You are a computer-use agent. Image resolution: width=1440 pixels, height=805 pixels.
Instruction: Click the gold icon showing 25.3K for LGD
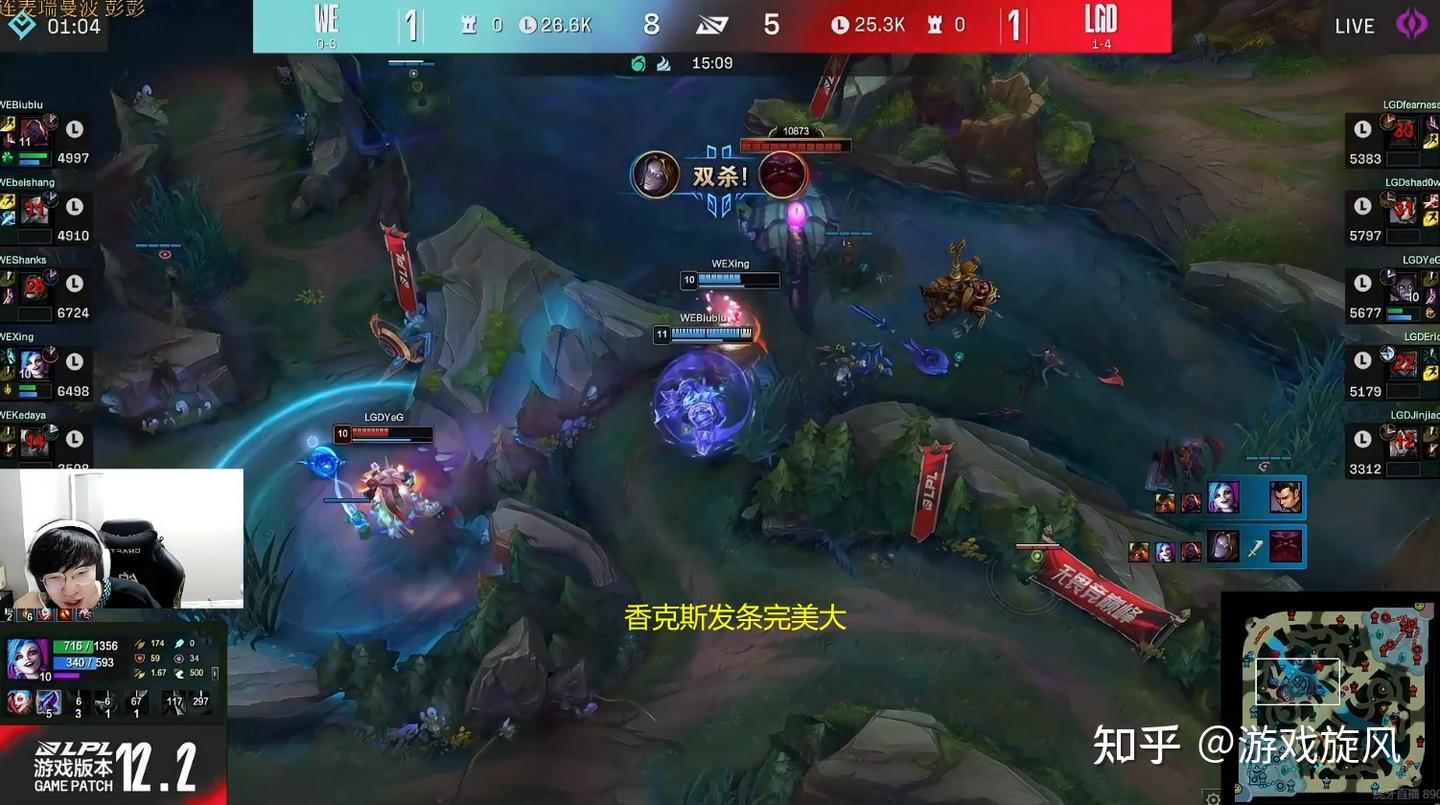[x=839, y=24]
